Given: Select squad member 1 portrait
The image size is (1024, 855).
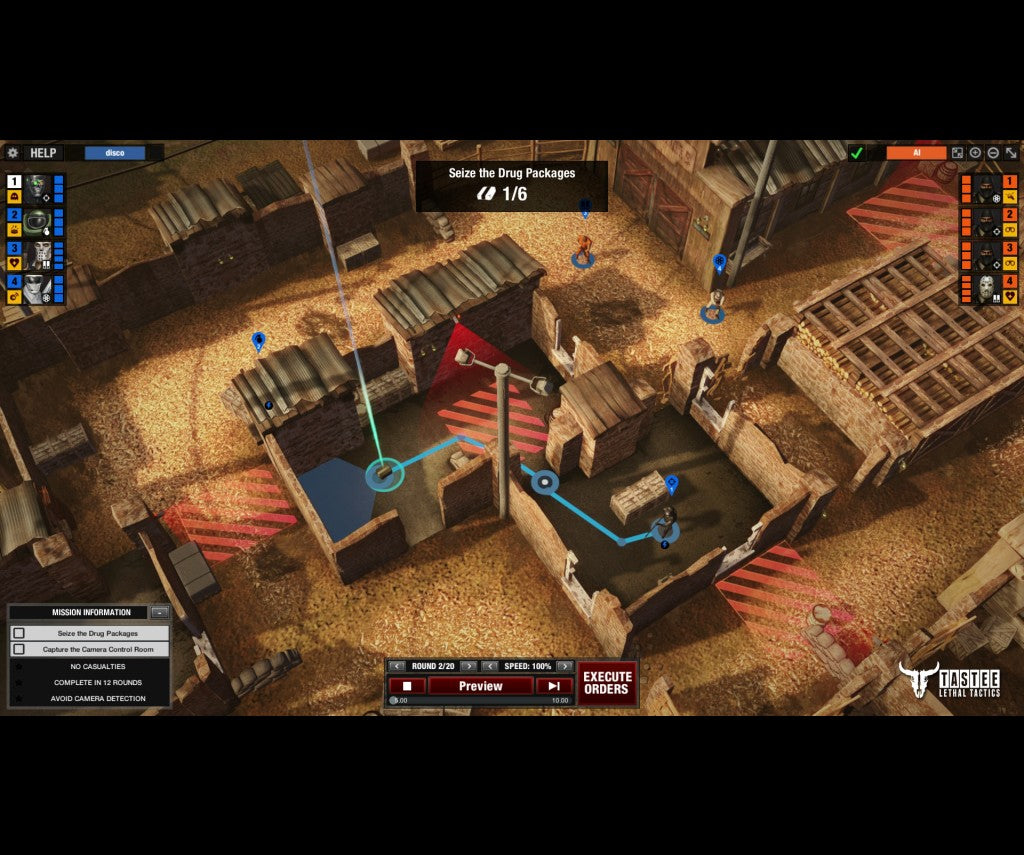Looking at the screenshot, I should (x=38, y=187).
